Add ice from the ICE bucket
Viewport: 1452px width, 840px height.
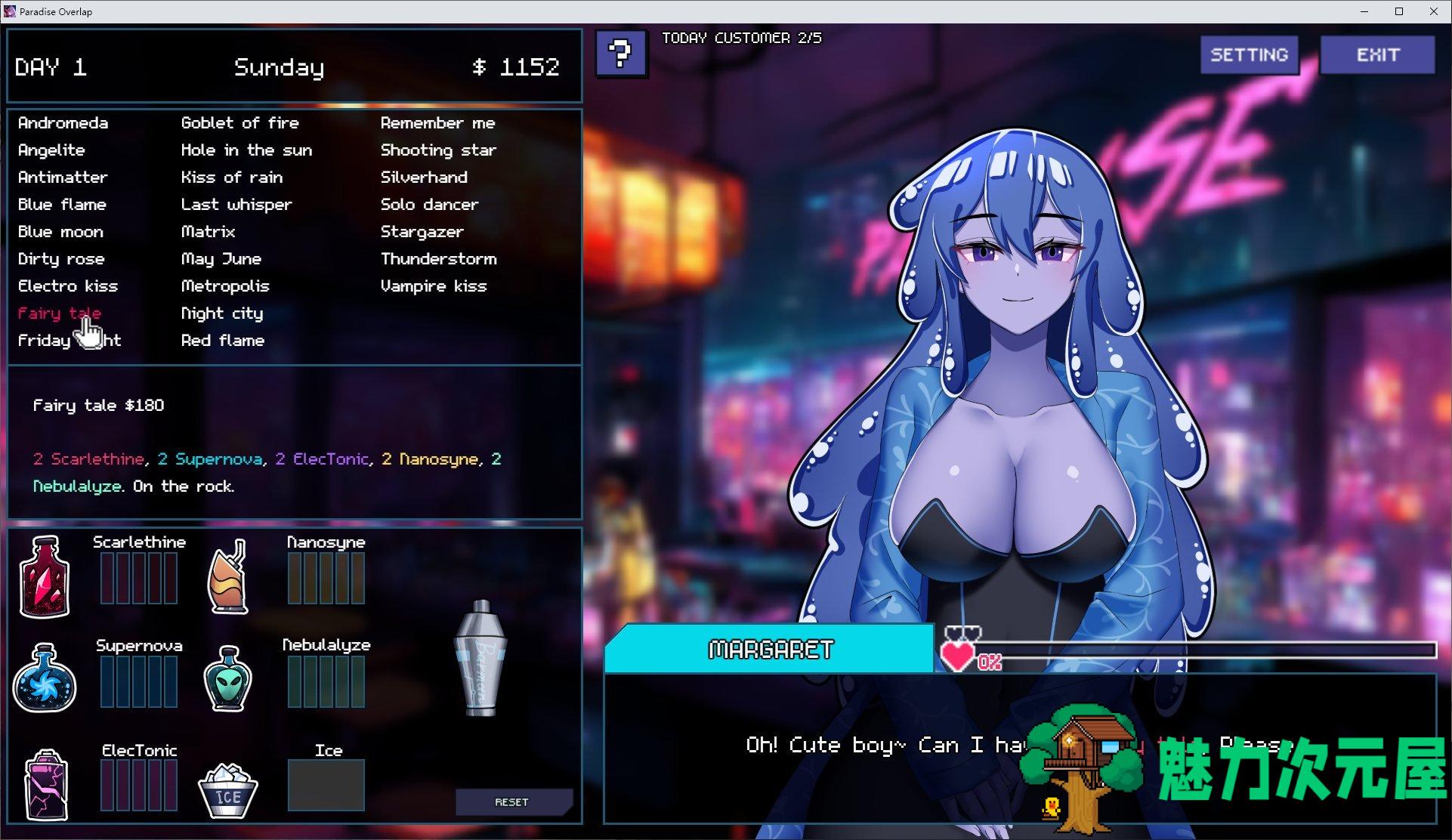[227, 789]
